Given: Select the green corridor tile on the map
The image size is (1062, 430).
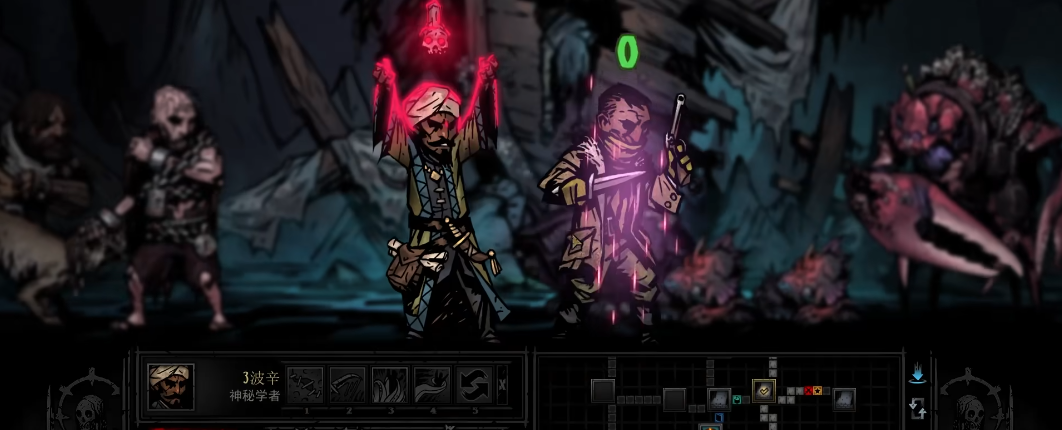Looking at the screenshot, I should coord(737,400).
